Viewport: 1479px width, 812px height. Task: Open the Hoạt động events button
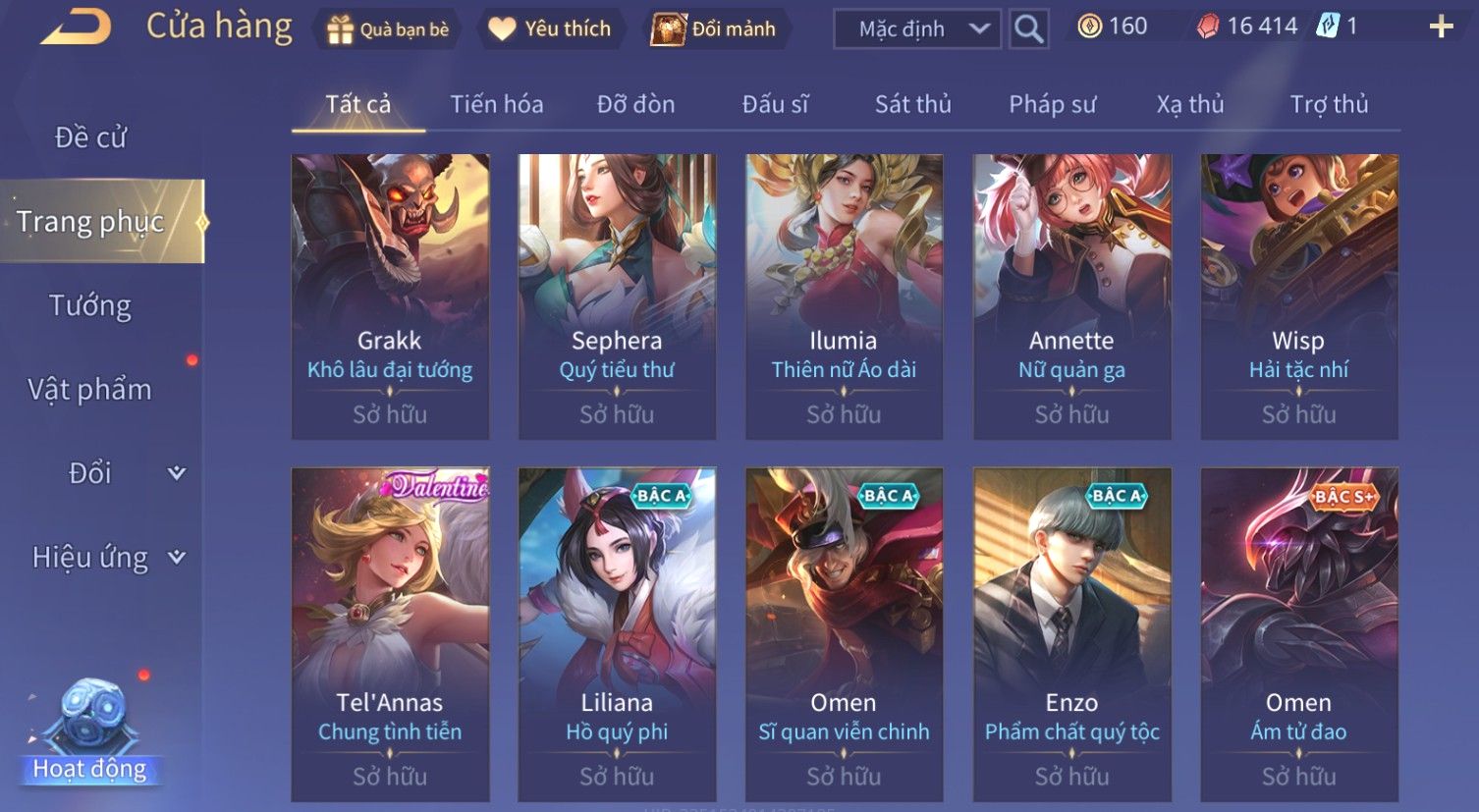(90, 731)
